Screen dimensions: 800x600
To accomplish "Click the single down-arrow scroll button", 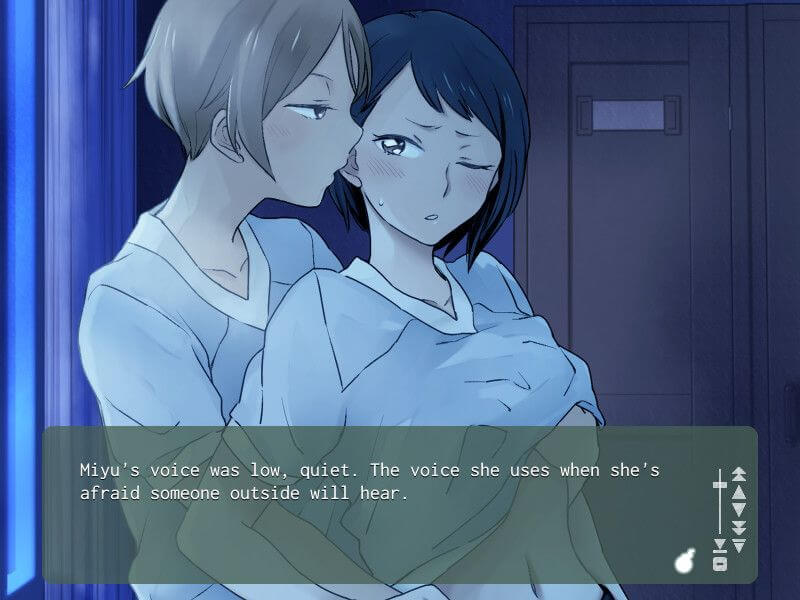I will (739, 509).
